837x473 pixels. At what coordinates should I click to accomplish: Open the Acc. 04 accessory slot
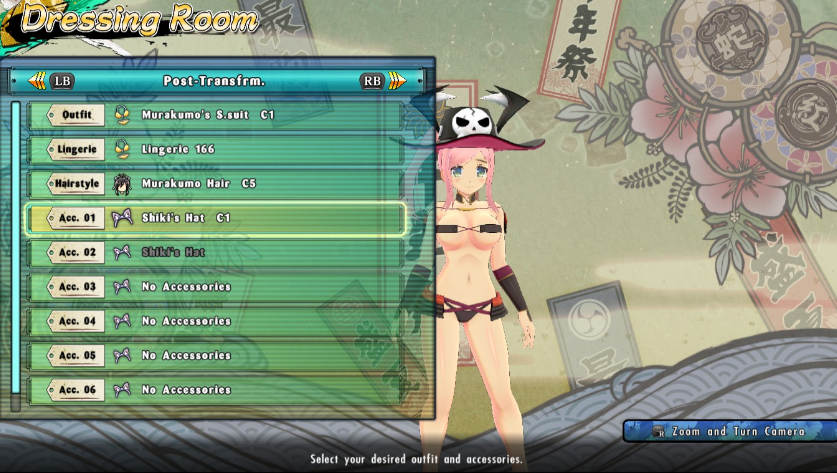(215, 321)
